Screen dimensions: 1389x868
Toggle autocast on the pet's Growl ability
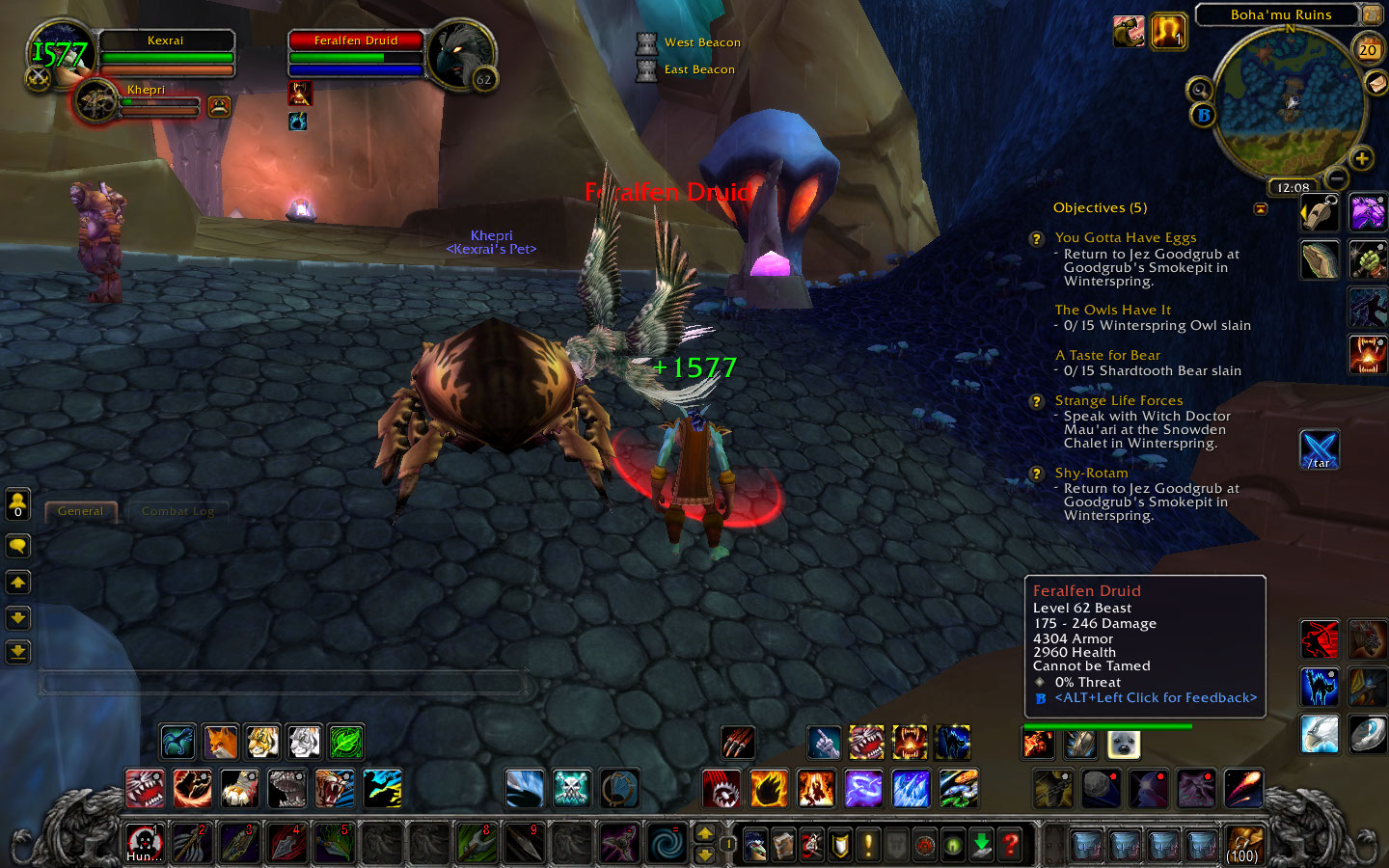[x=866, y=743]
